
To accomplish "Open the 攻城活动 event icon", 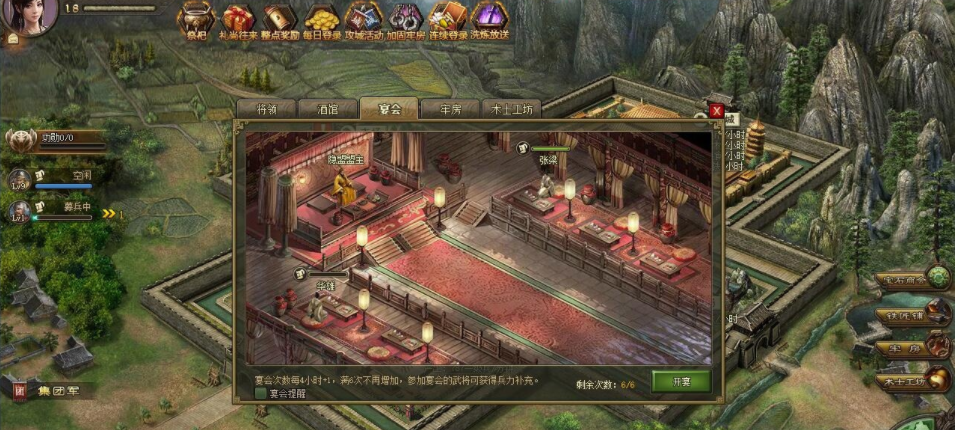I will (x=363, y=18).
